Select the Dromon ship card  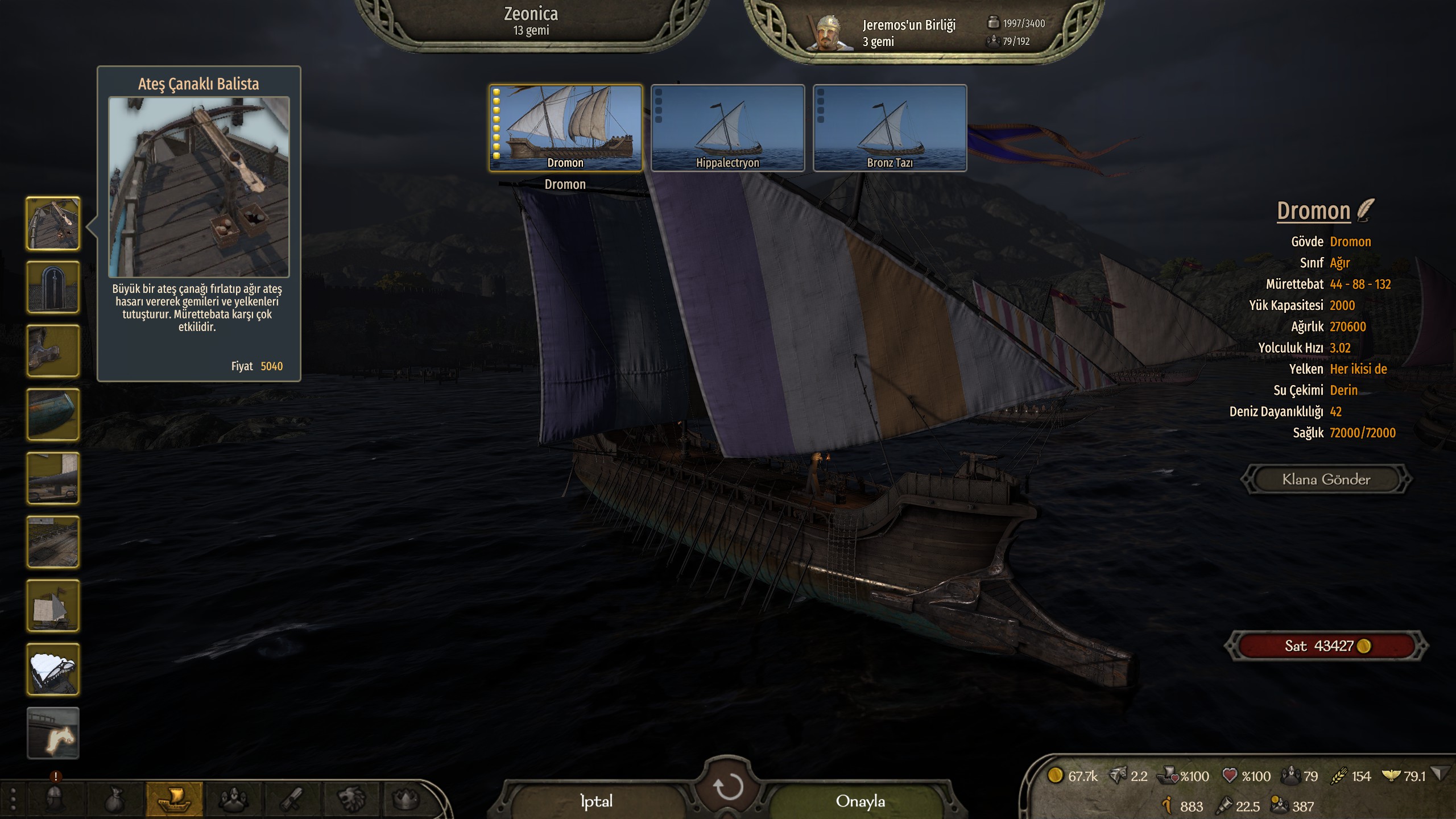coord(565,127)
